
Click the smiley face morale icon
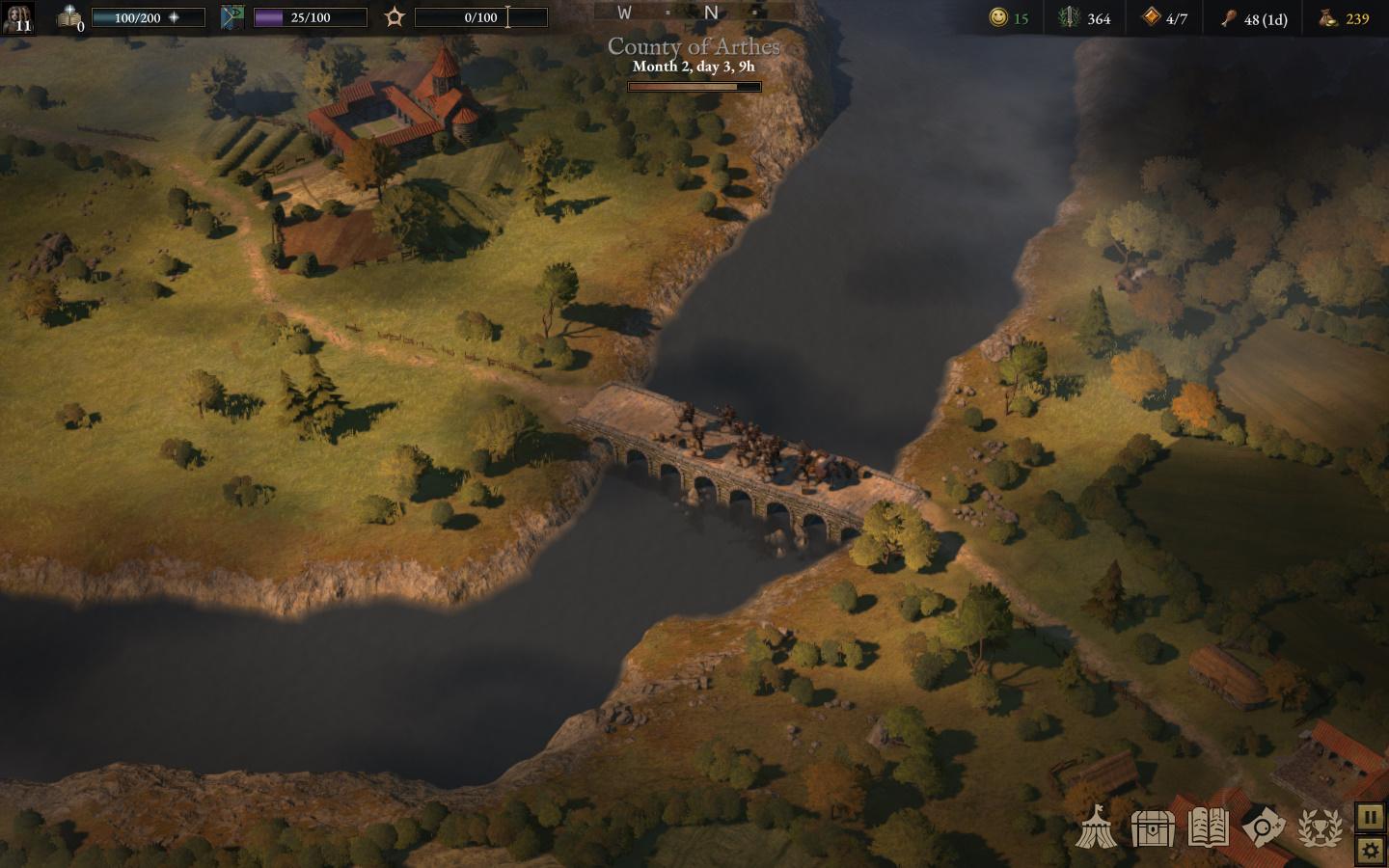[998, 17]
